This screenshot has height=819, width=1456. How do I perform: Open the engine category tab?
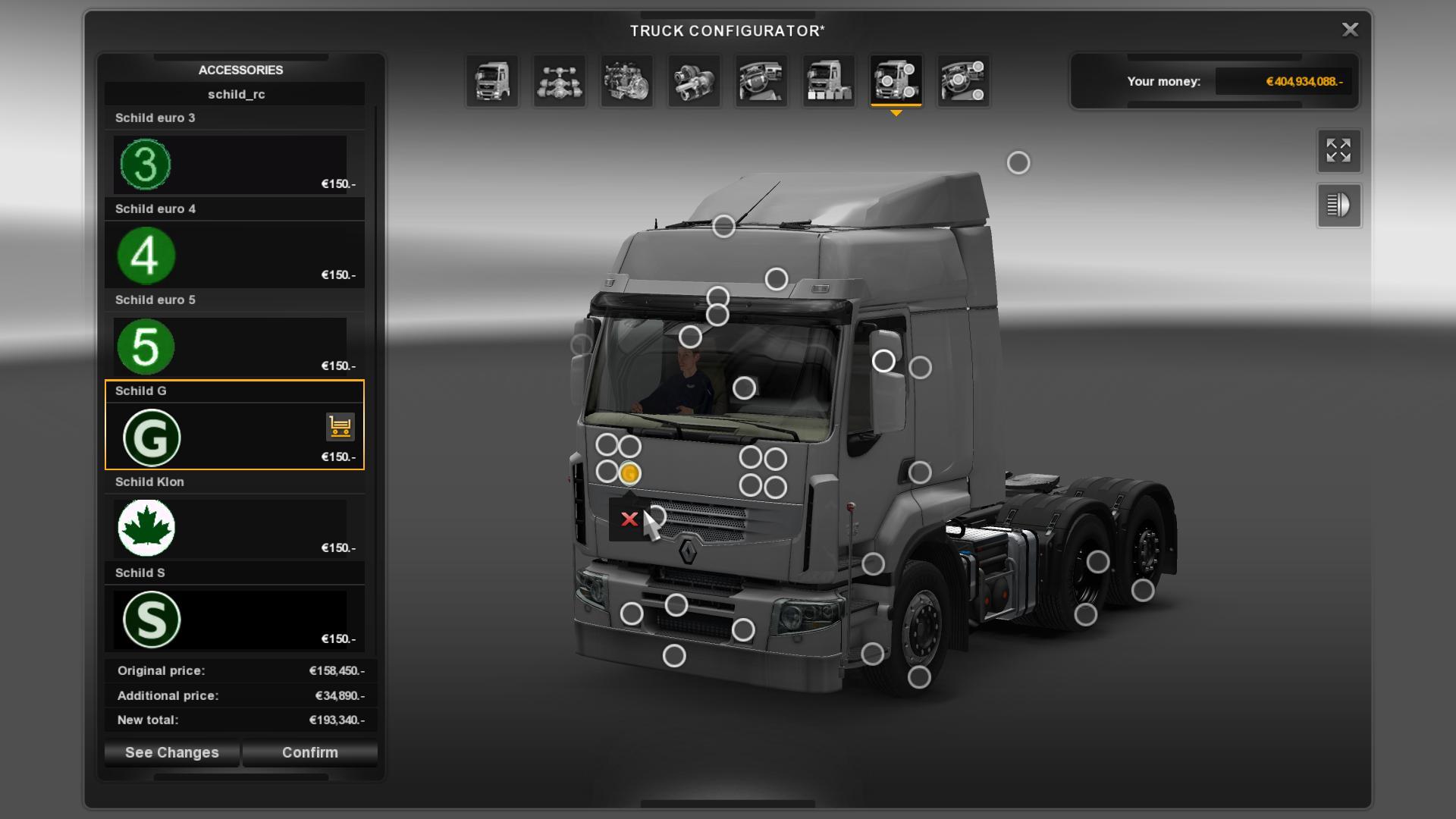pos(626,81)
